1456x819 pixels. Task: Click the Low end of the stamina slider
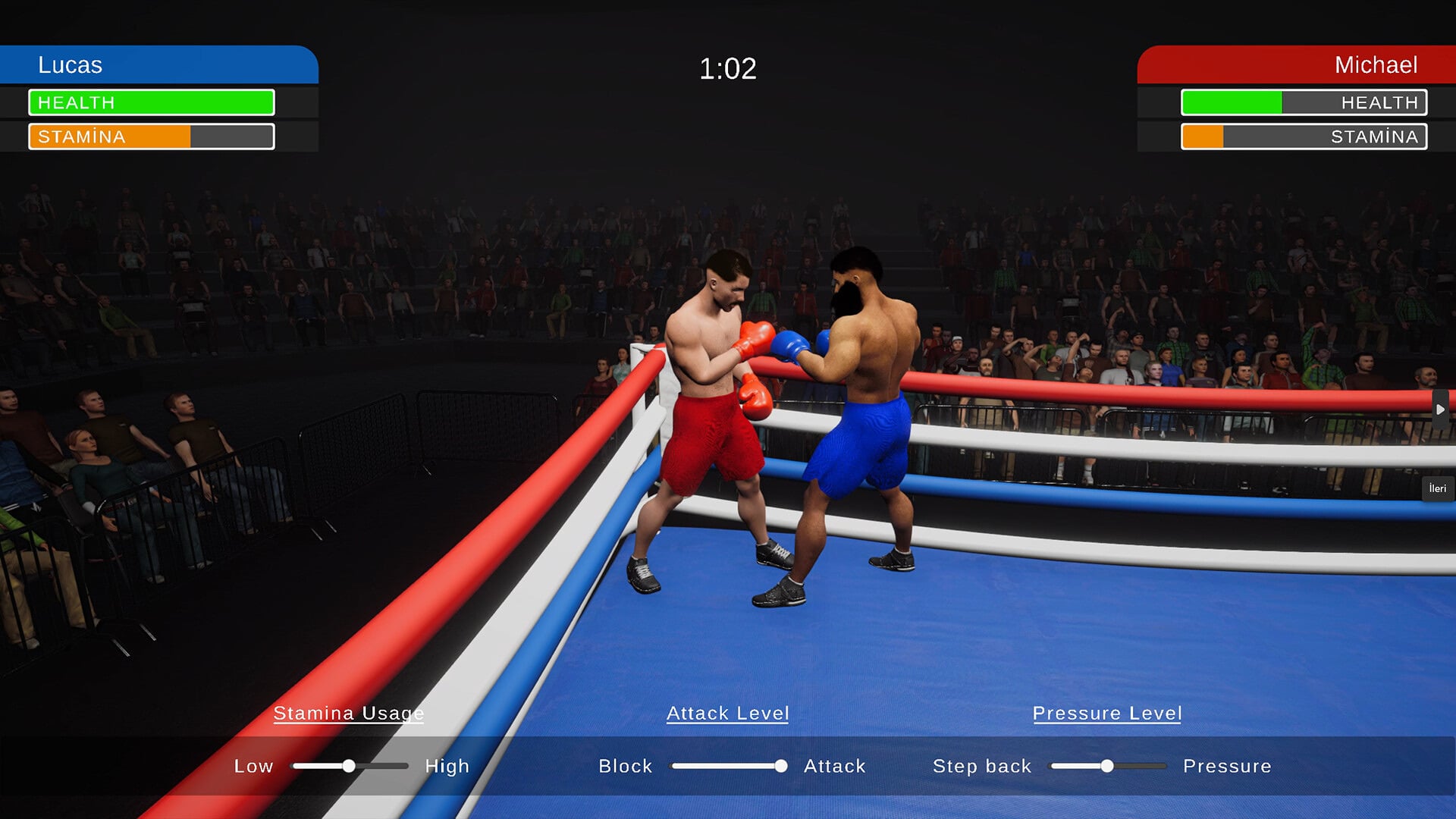[255, 767]
